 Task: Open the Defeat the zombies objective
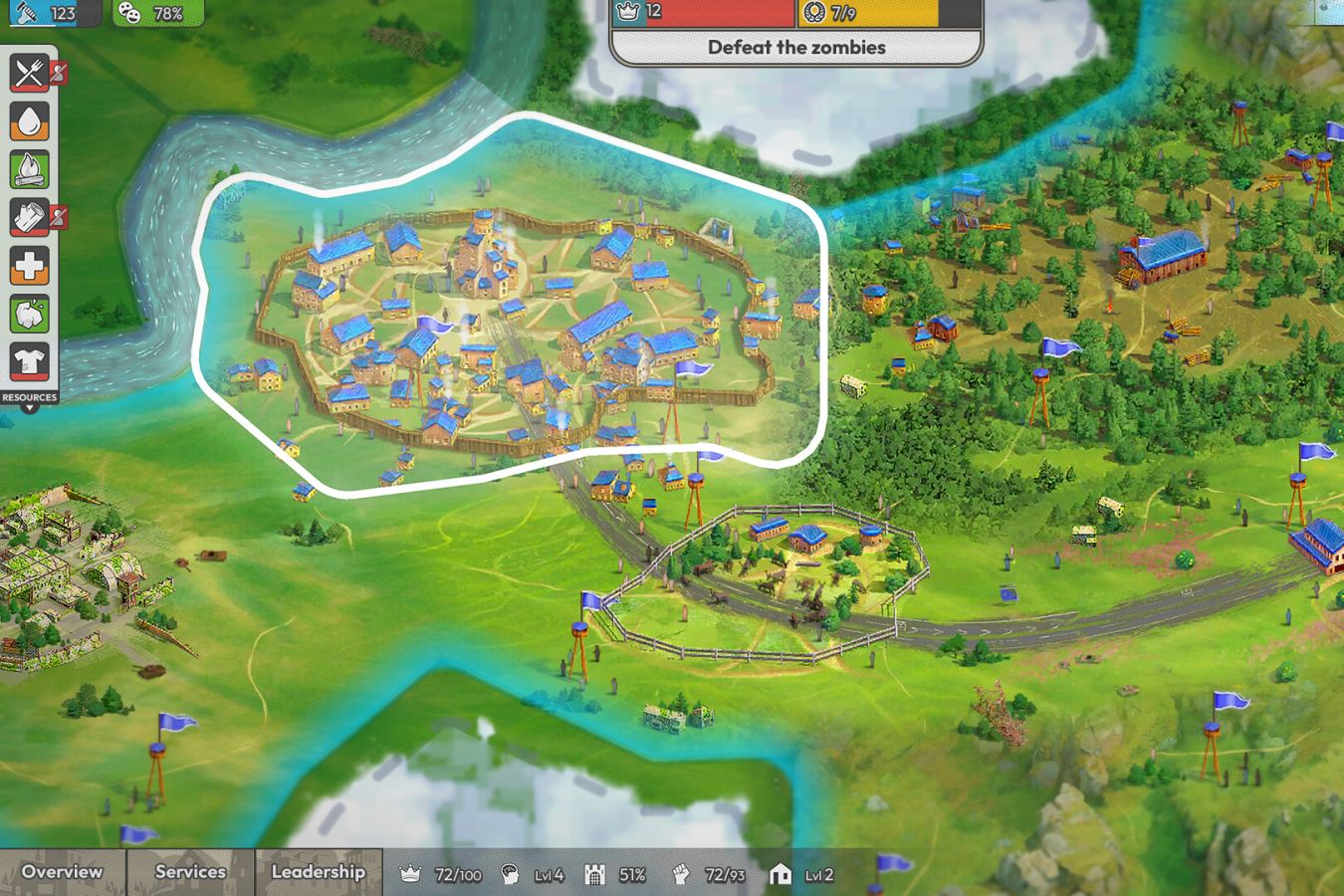tap(795, 47)
